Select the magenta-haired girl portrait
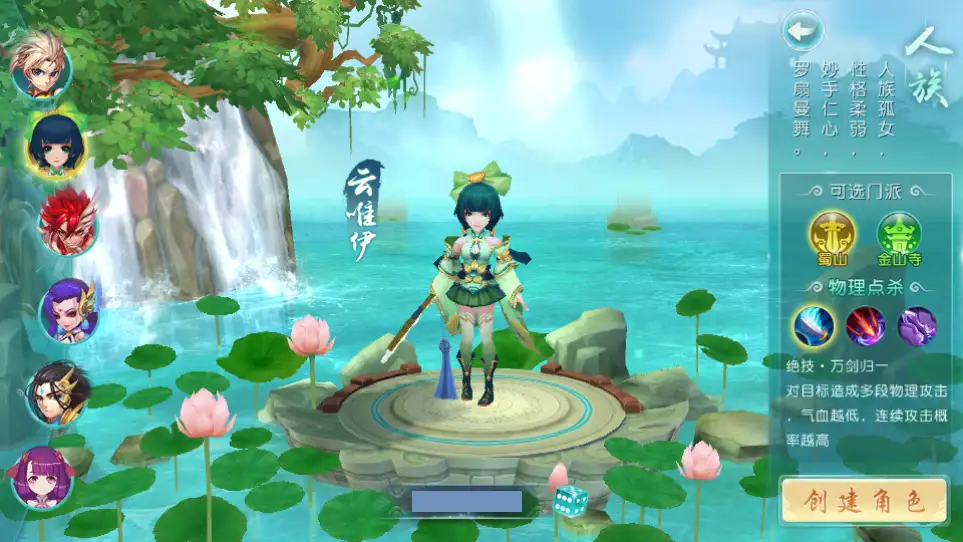Screen dimensions: 963x542 [x=42, y=477]
